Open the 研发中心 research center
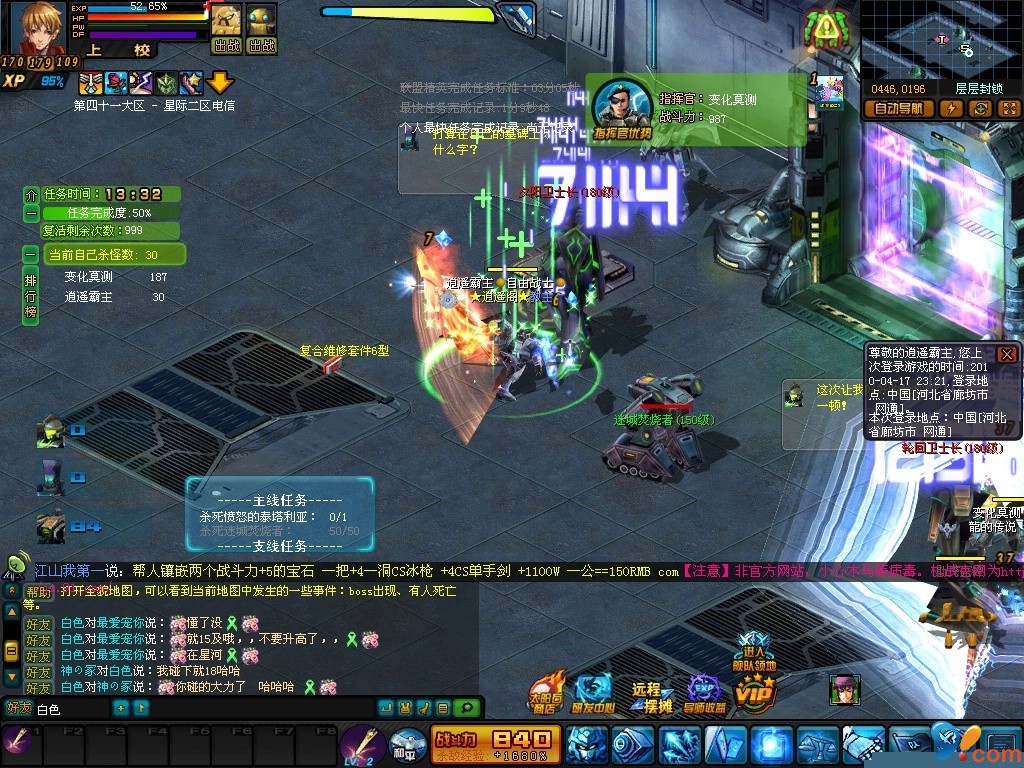 click(592, 692)
